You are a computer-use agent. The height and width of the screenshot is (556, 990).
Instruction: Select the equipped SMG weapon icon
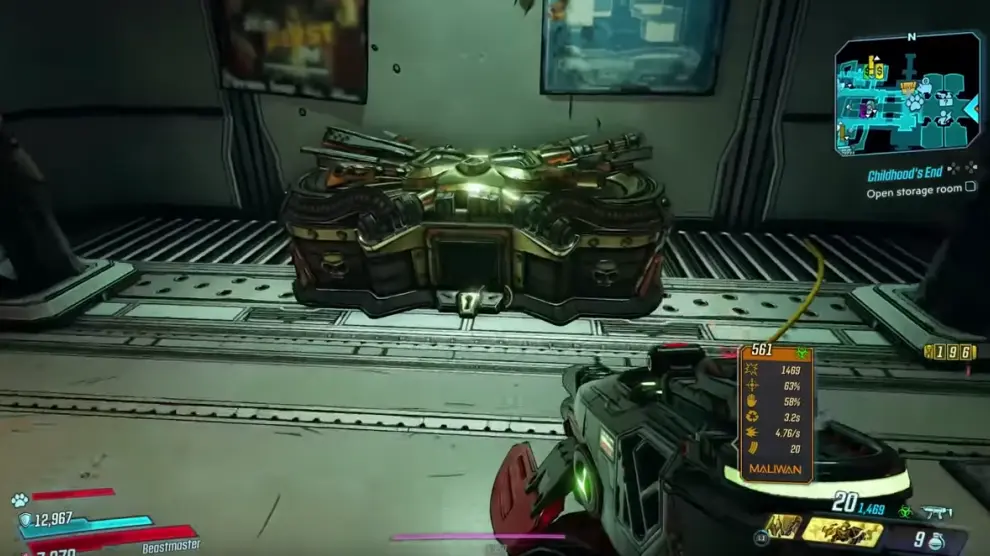[937, 511]
